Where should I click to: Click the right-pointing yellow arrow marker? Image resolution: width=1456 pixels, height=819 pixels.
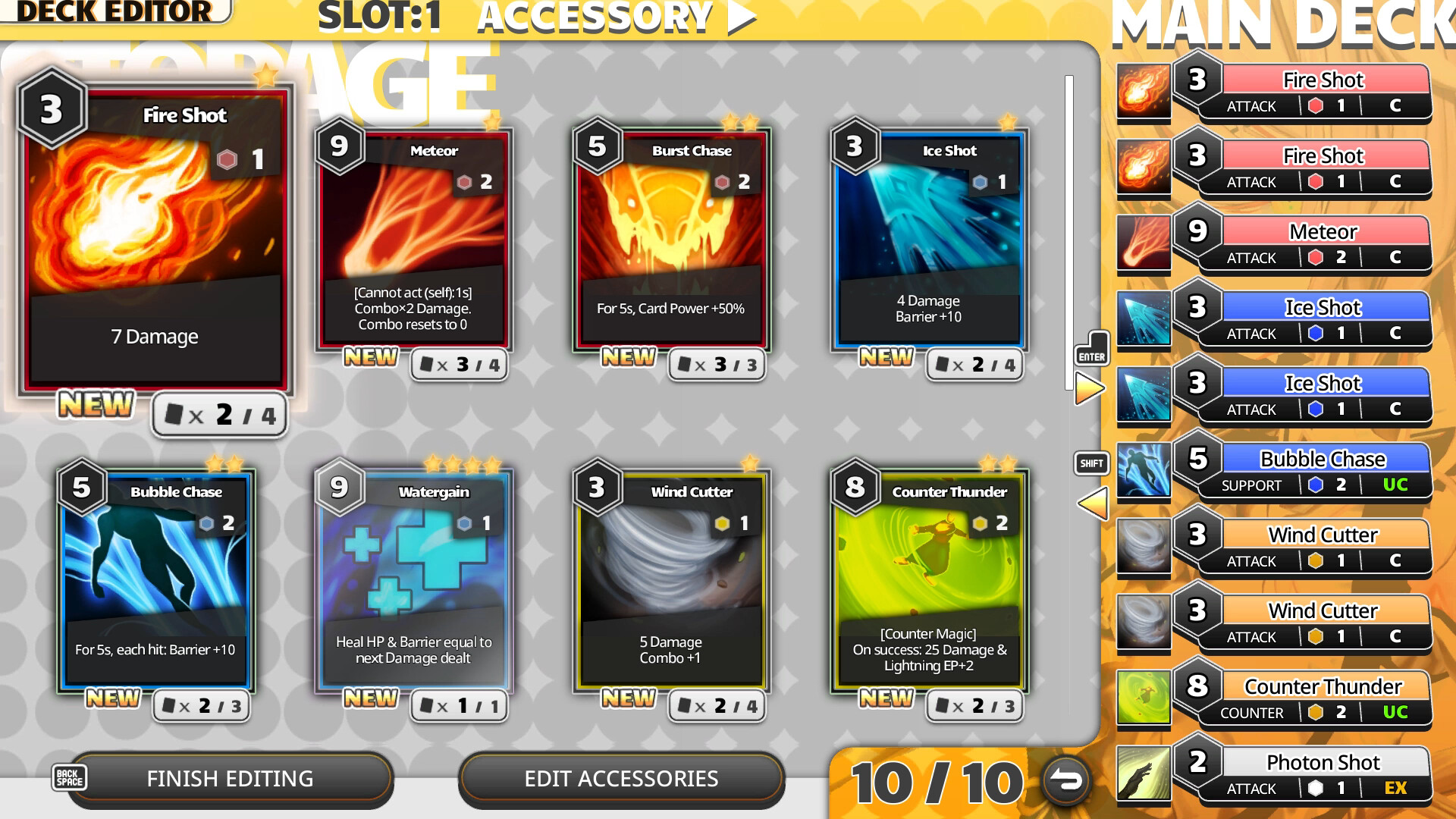click(x=1090, y=387)
